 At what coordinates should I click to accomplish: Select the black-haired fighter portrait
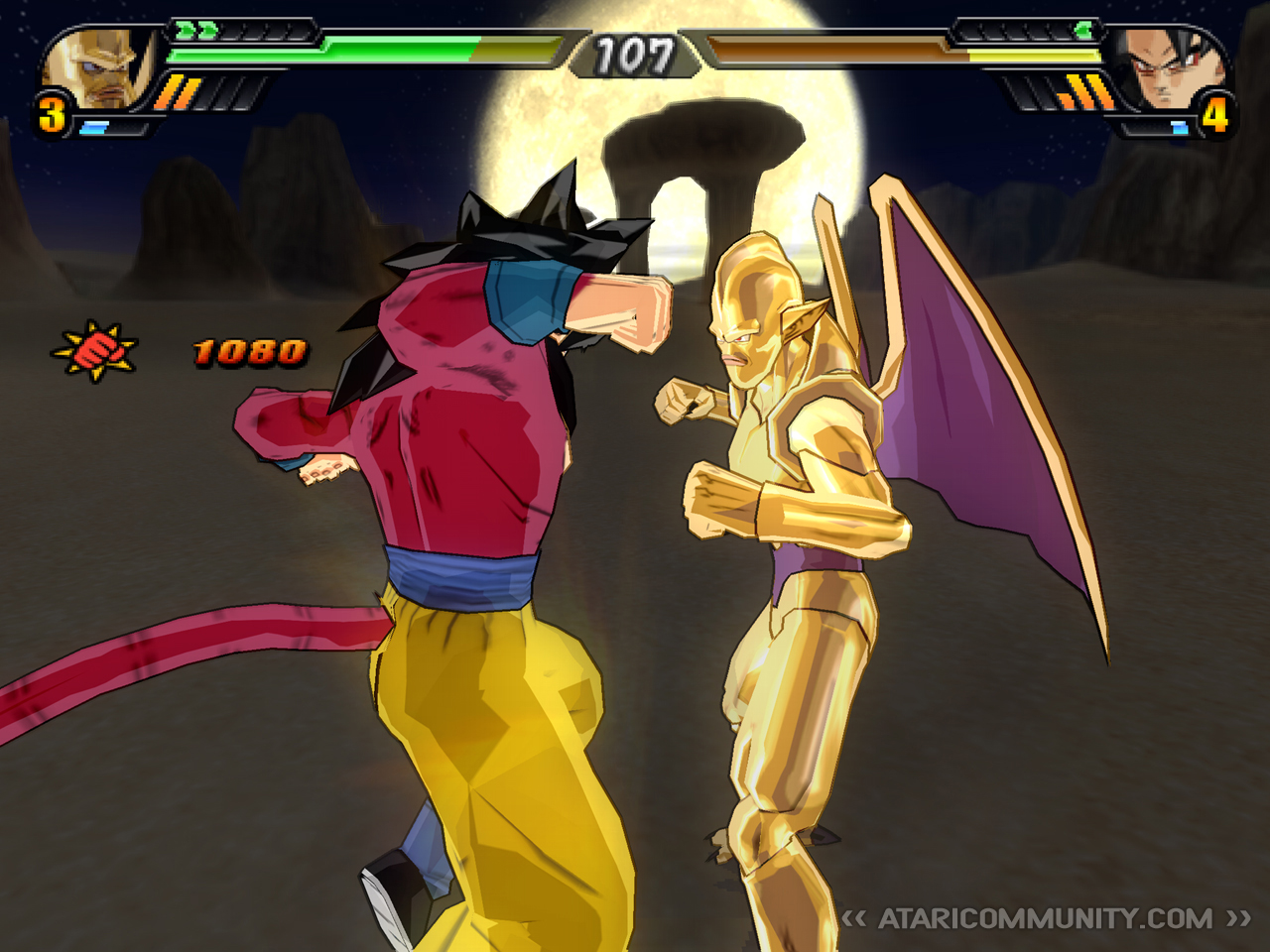[x=1167, y=69]
